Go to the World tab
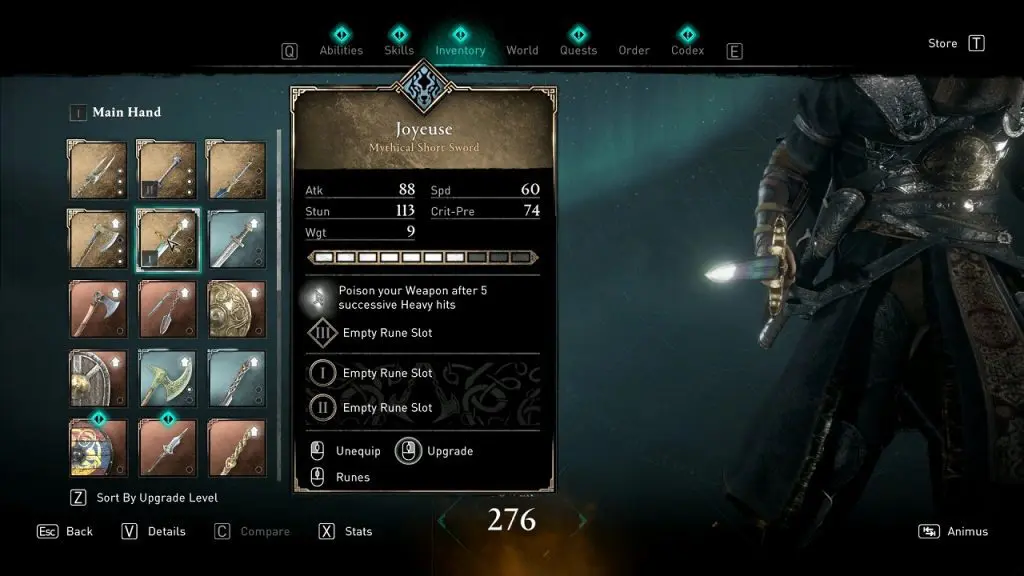The image size is (1024, 576). (522, 50)
